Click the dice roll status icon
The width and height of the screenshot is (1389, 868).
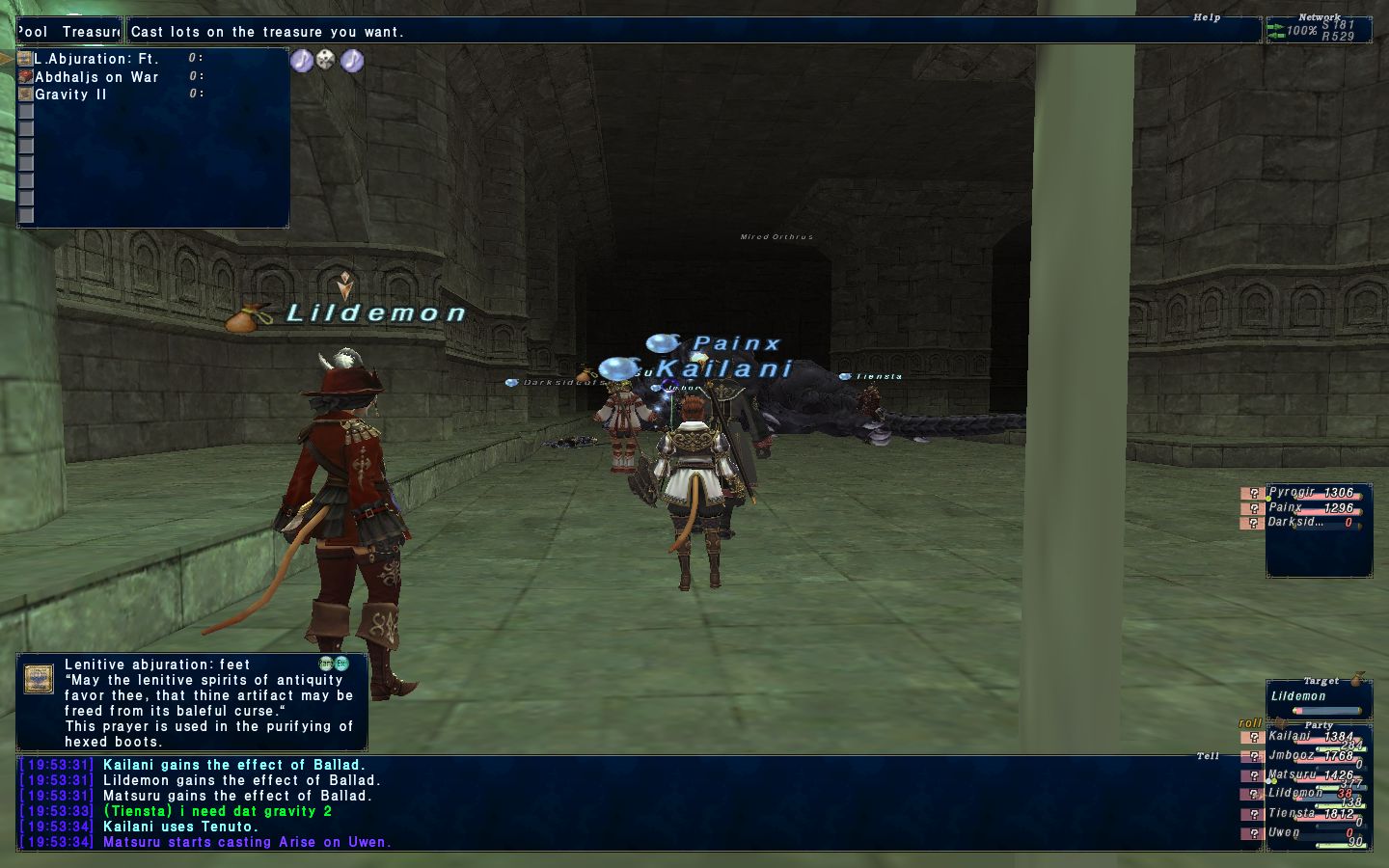pos(327,61)
